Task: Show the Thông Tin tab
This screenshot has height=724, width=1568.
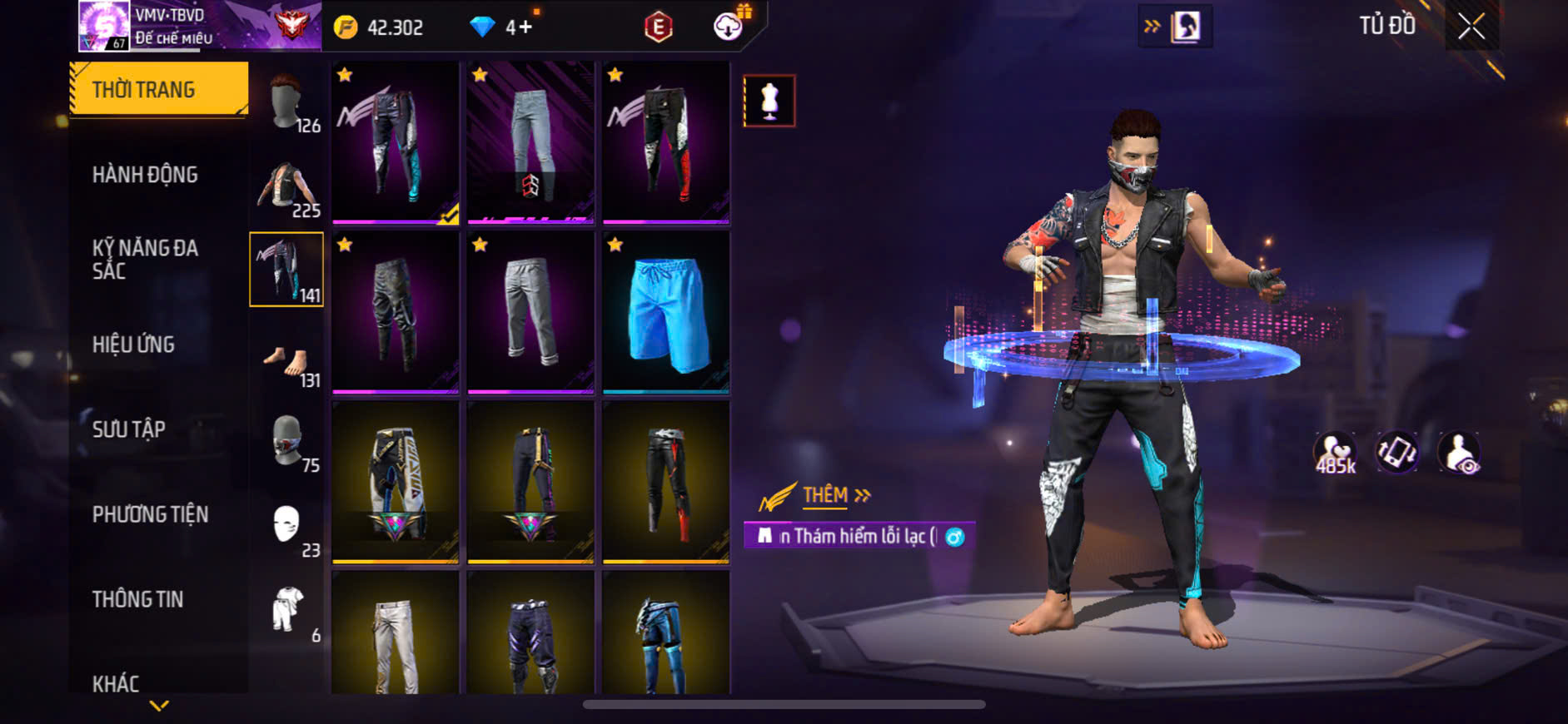Action: click(x=137, y=599)
